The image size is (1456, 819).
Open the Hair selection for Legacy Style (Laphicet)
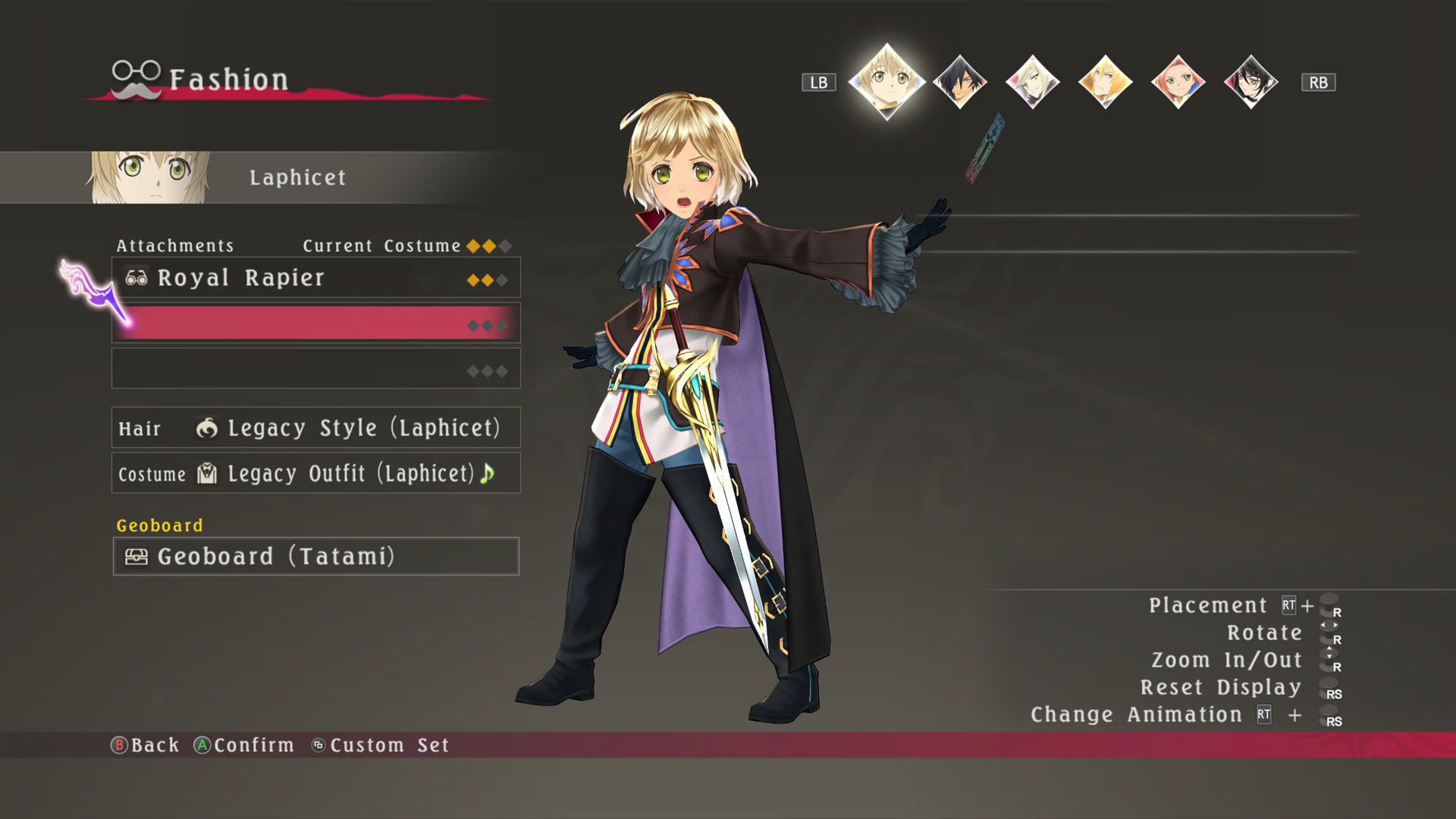tap(315, 428)
